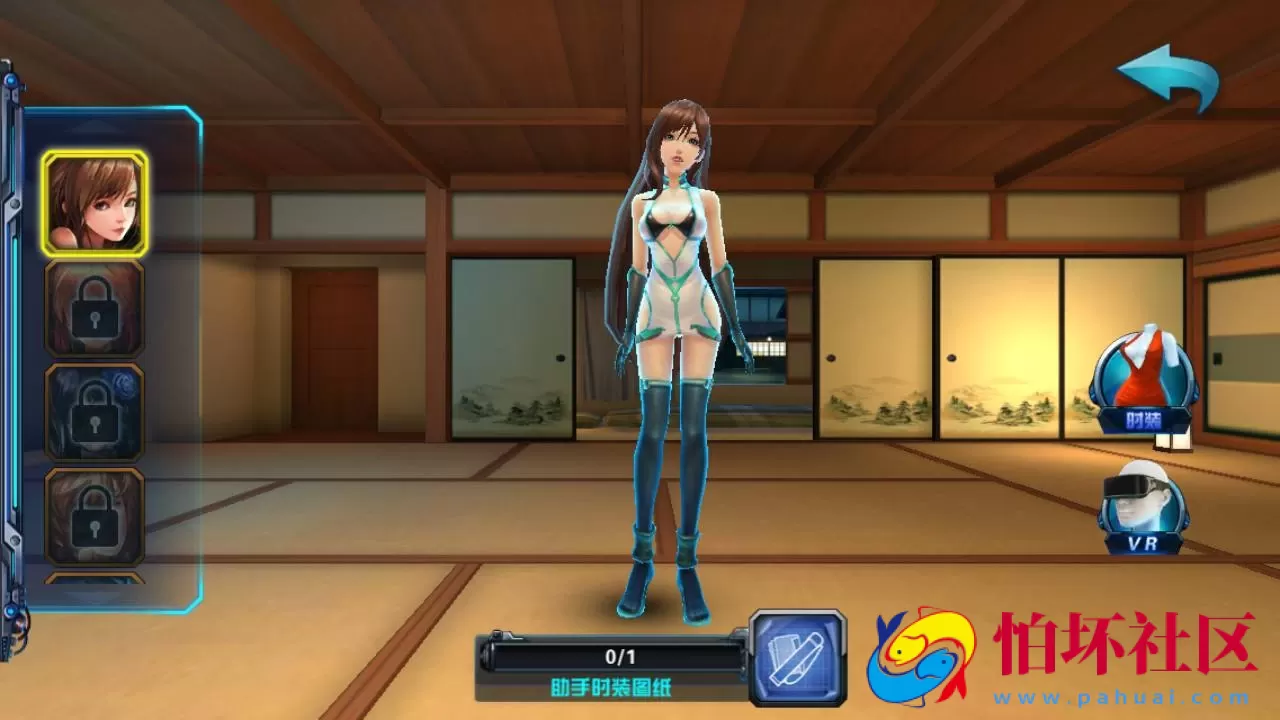Select the VR text label
This screenshot has height=720, width=1280.
pyautogui.click(x=1144, y=545)
